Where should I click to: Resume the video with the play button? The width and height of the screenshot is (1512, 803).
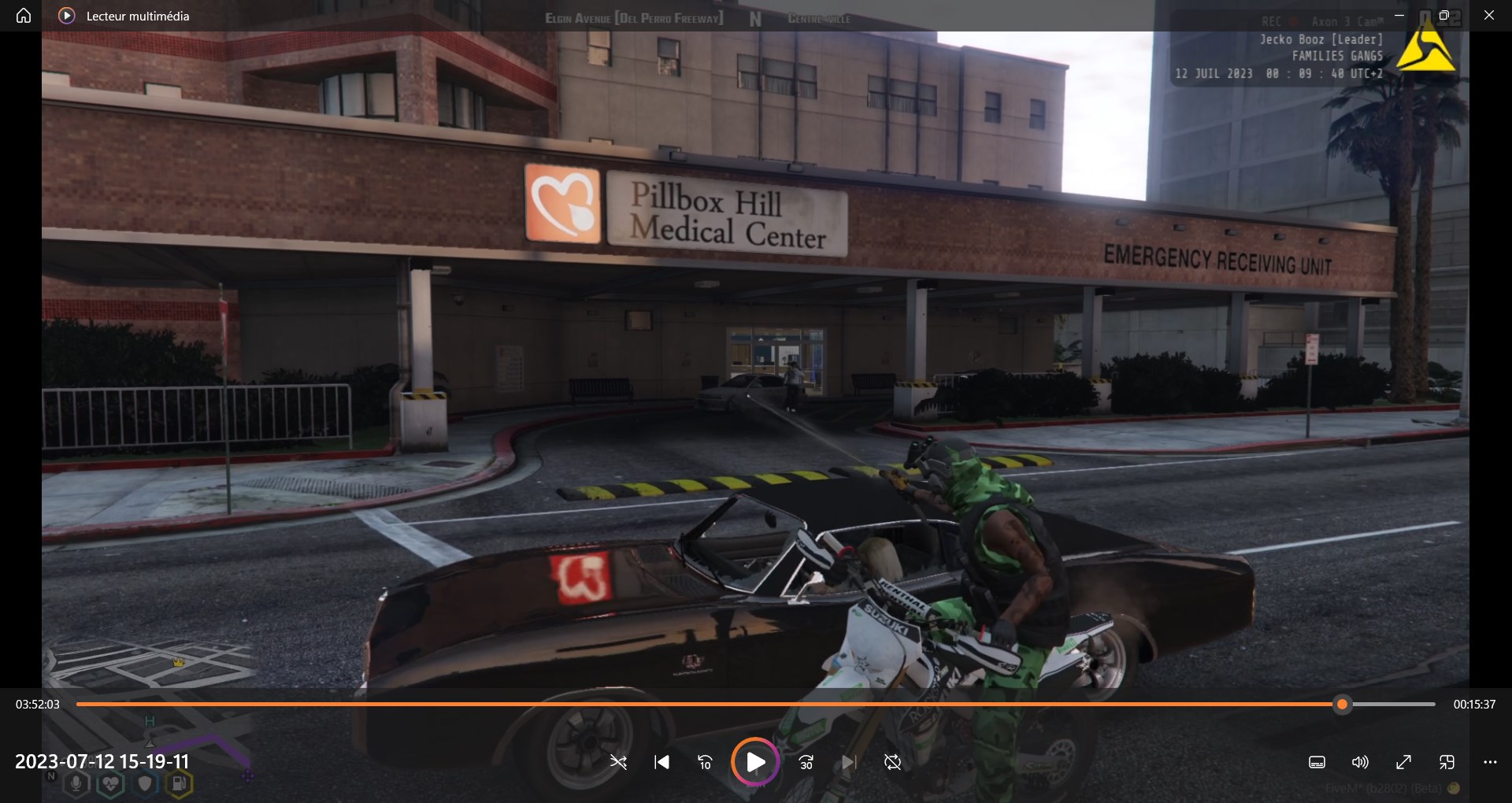[x=755, y=762]
